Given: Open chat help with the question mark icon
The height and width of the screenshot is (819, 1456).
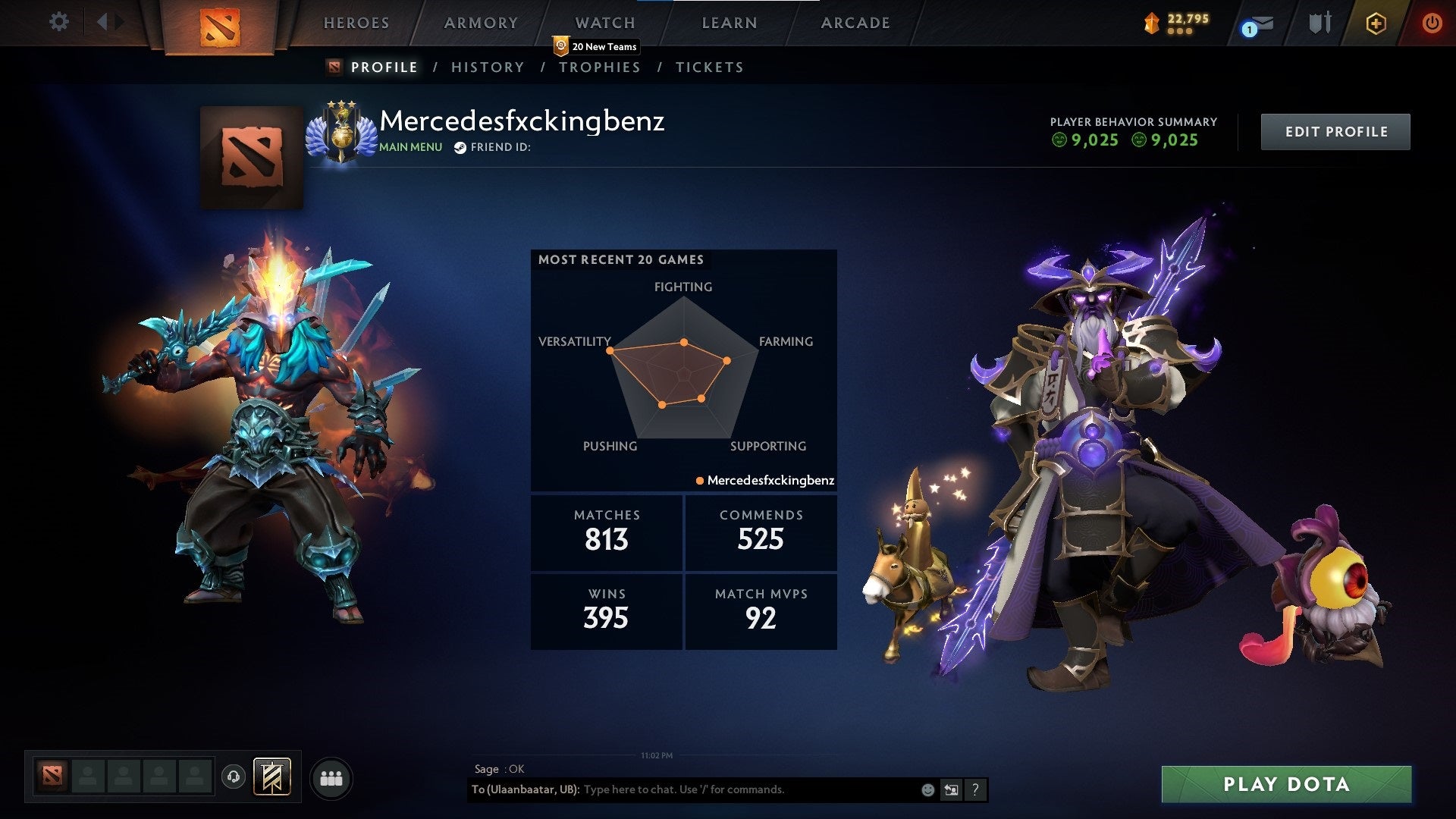Looking at the screenshot, I should click(975, 789).
